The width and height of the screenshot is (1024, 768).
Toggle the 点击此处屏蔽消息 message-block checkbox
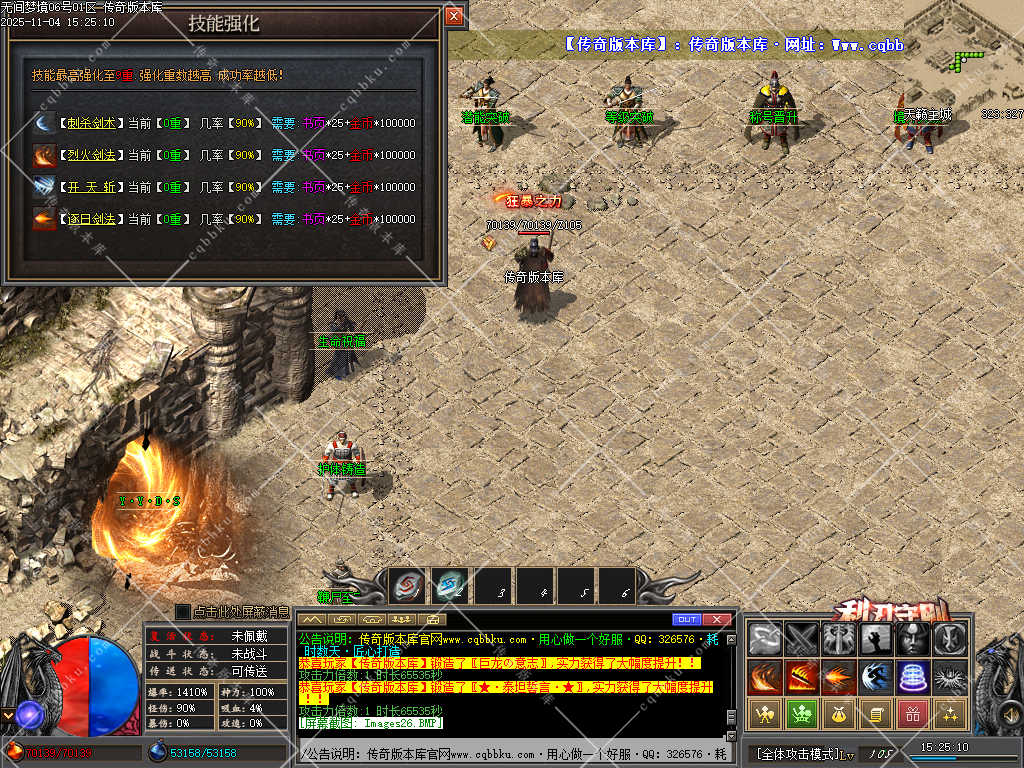(183, 611)
